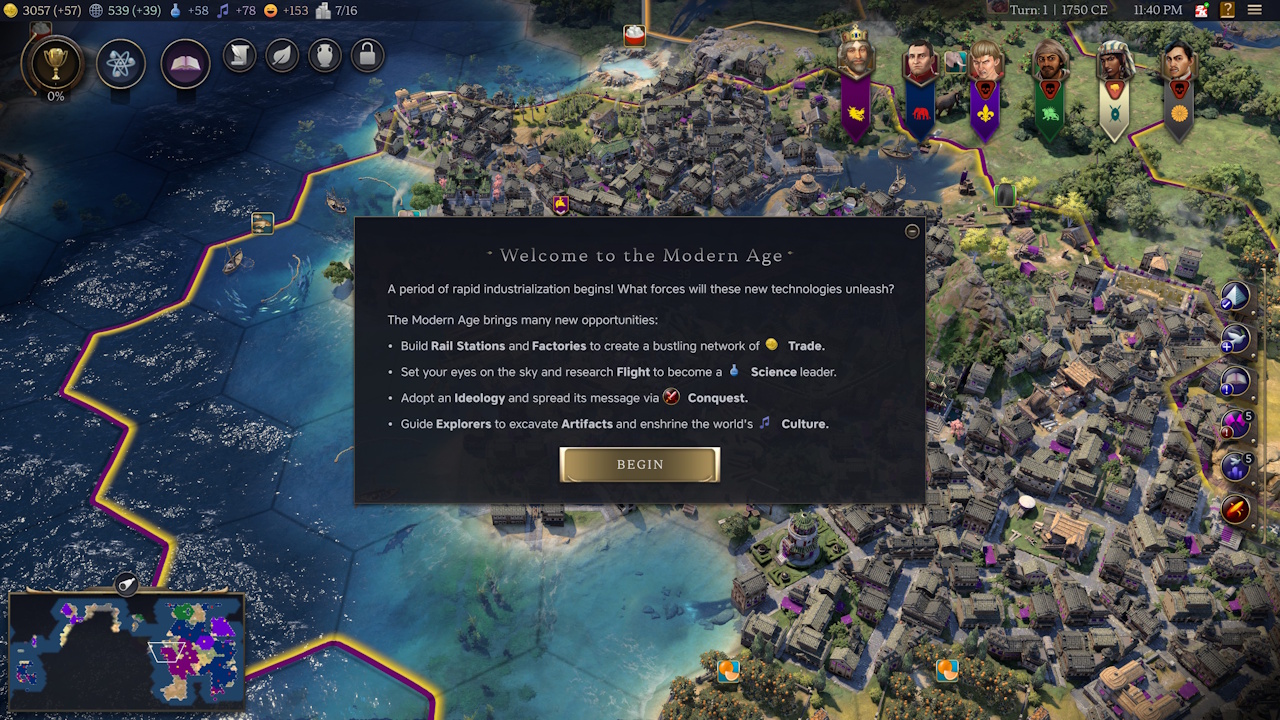The image size is (1280, 720).
Task: Click the Begin button
Action: [640, 465]
